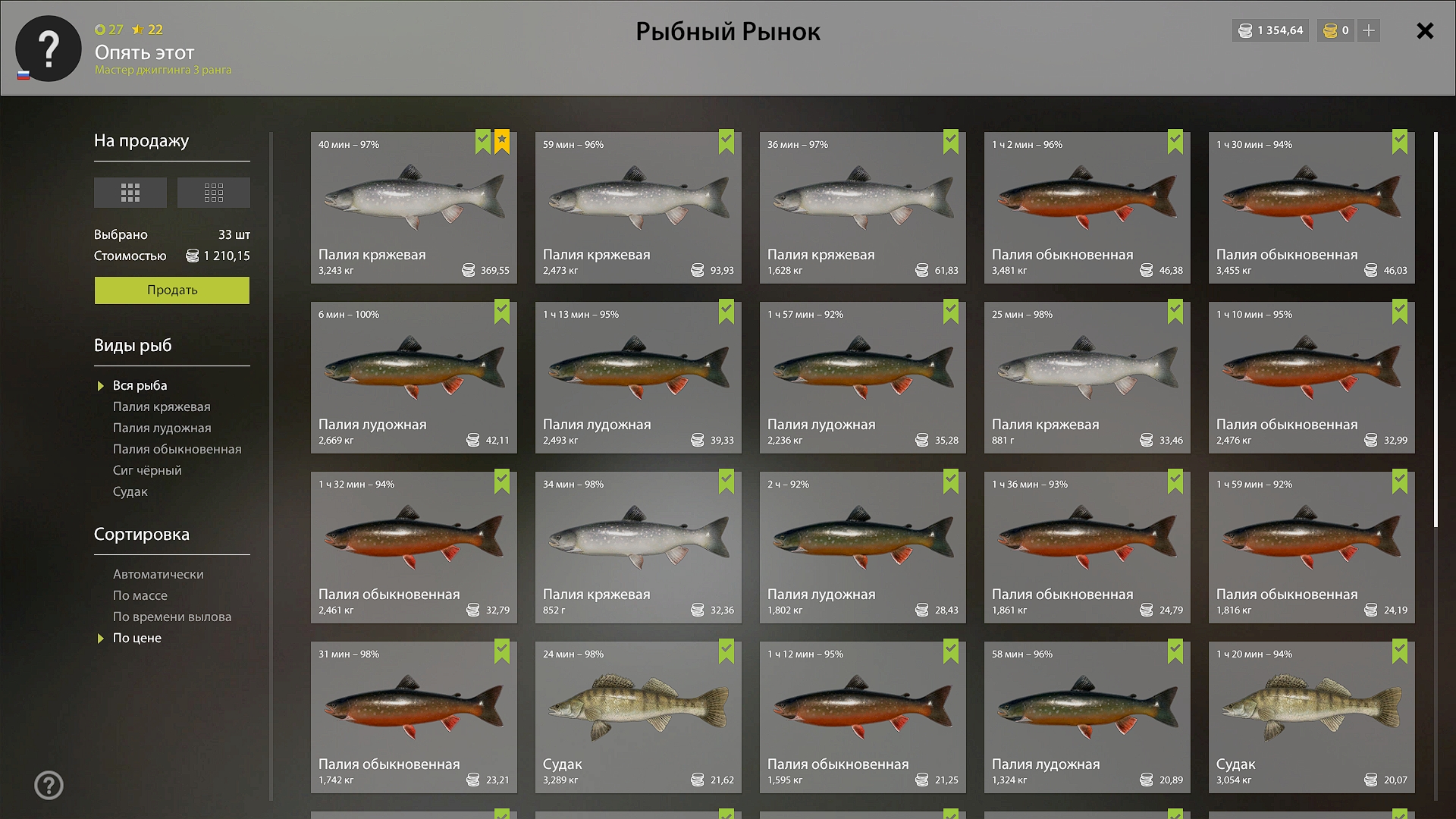
Task: Open the player profile avatar
Action: click(x=49, y=49)
